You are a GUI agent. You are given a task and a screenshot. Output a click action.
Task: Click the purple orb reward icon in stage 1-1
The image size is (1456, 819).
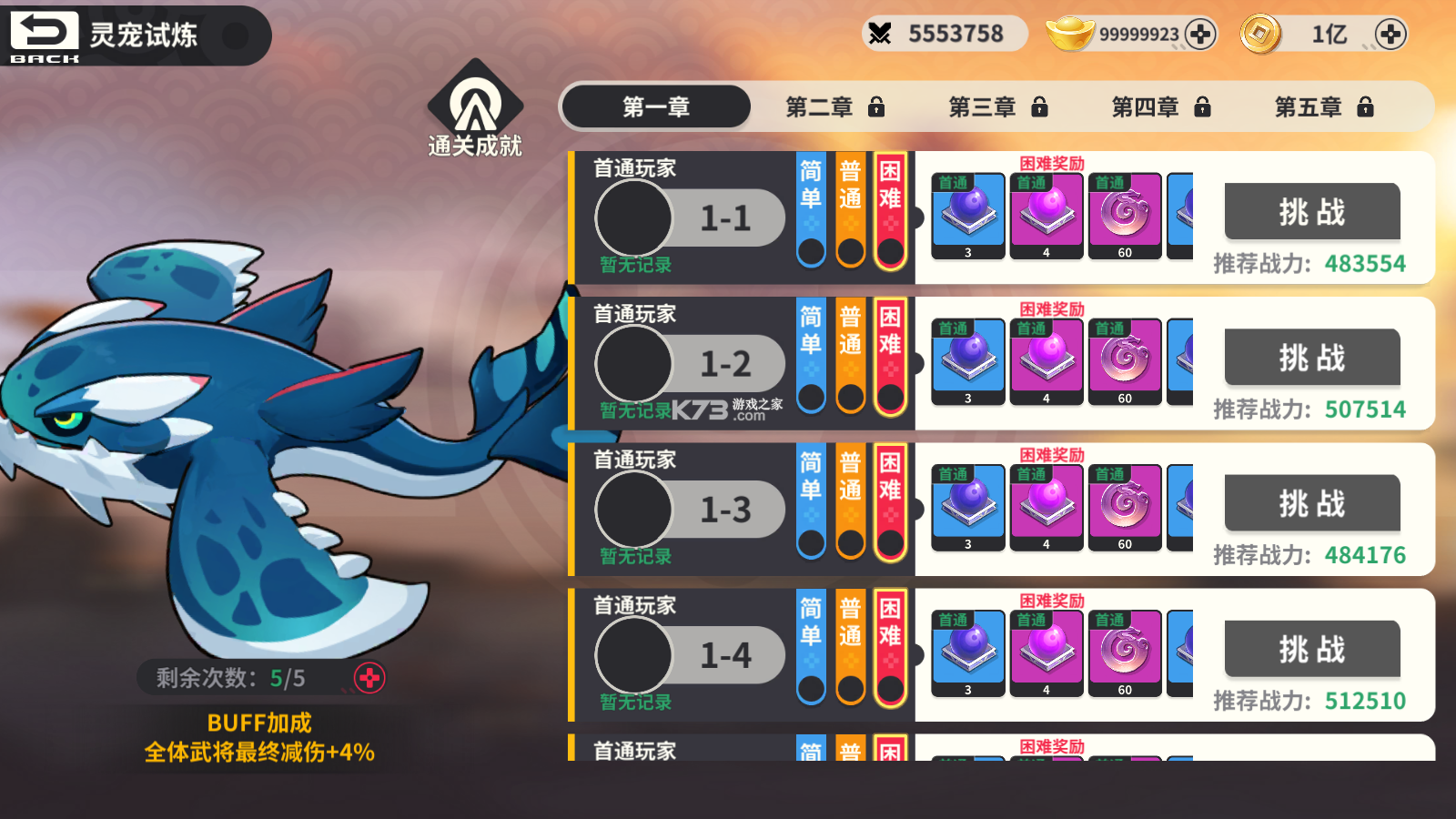pos(967,211)
